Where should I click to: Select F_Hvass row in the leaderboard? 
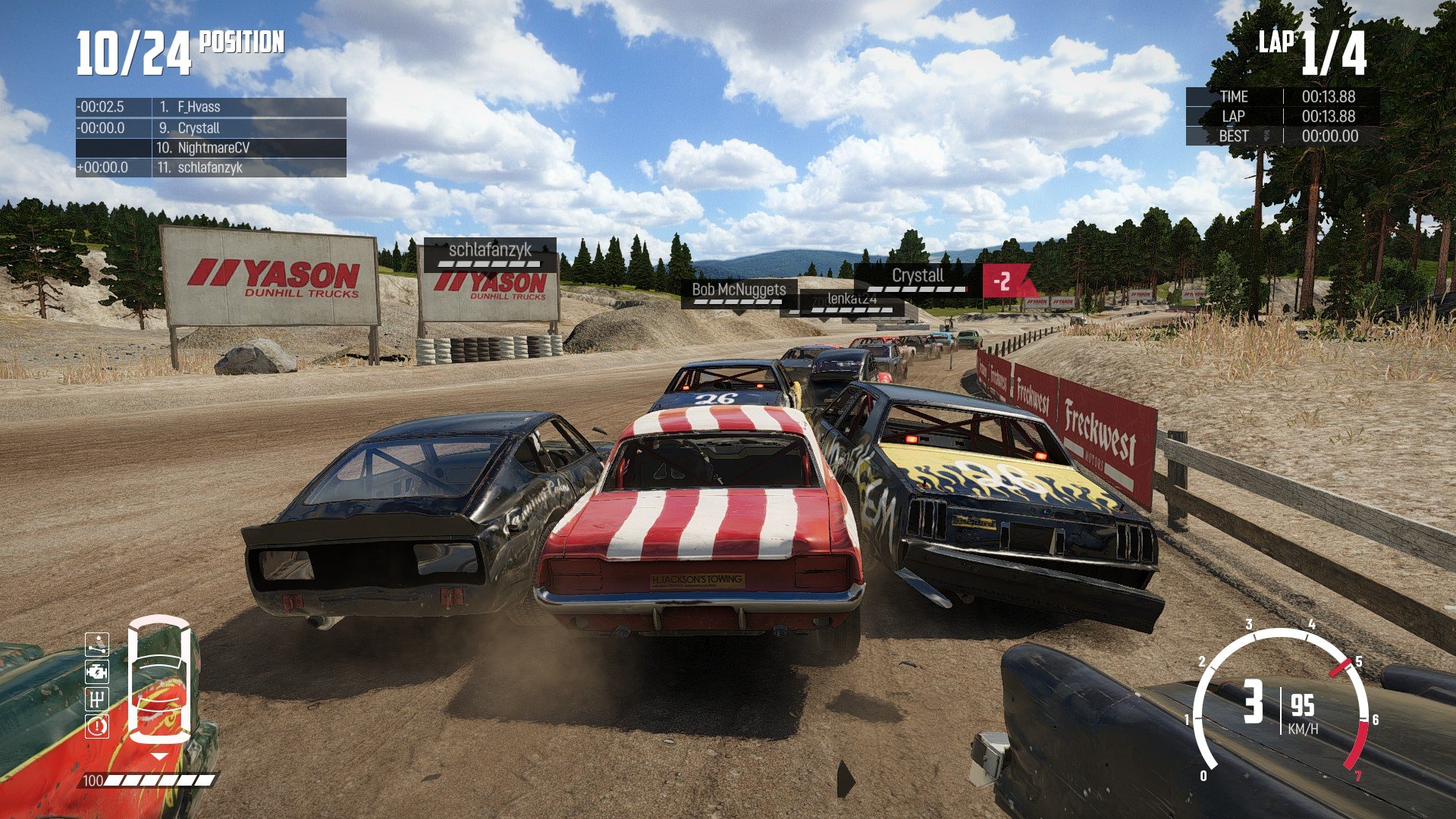coord(211,107)
